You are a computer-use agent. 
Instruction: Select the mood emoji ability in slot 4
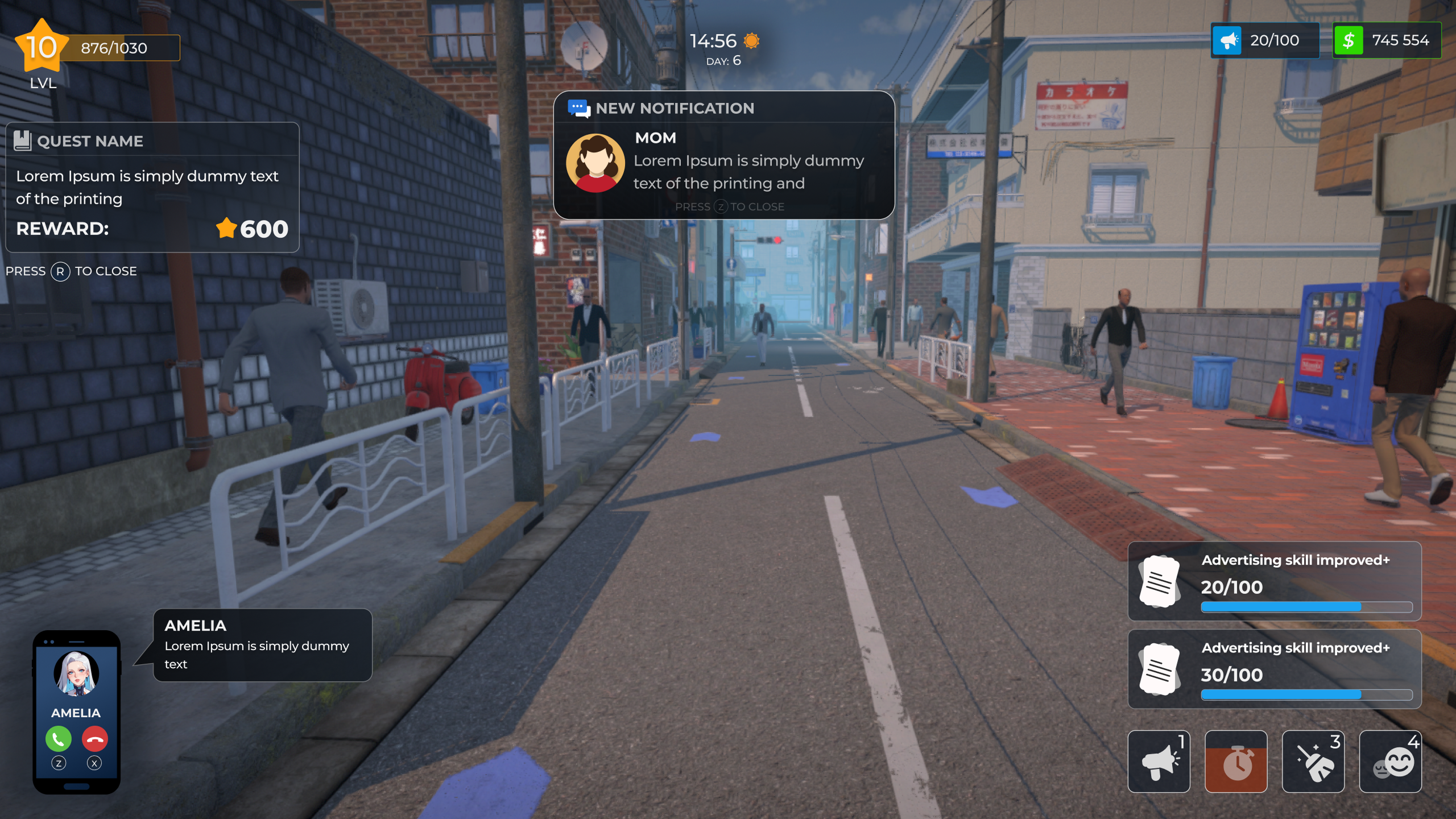(x=1392, y=761)
